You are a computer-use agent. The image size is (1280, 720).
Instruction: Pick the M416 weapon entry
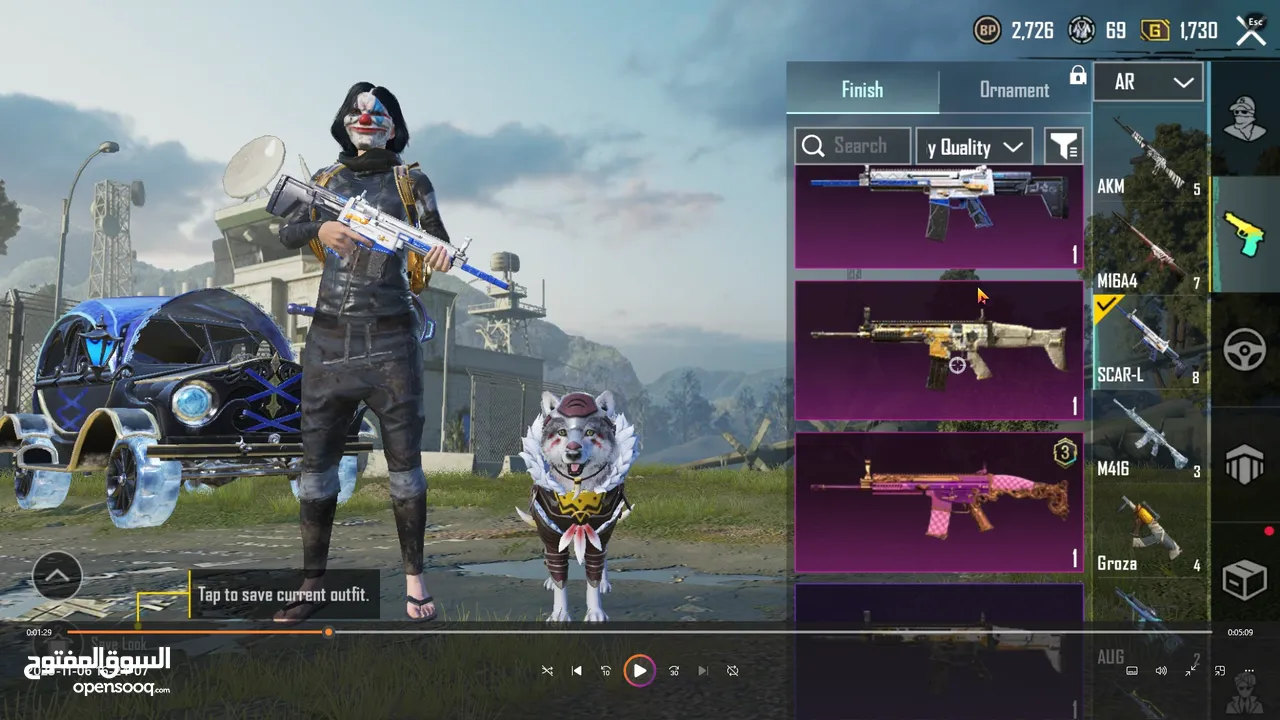tap(1150, 440)
